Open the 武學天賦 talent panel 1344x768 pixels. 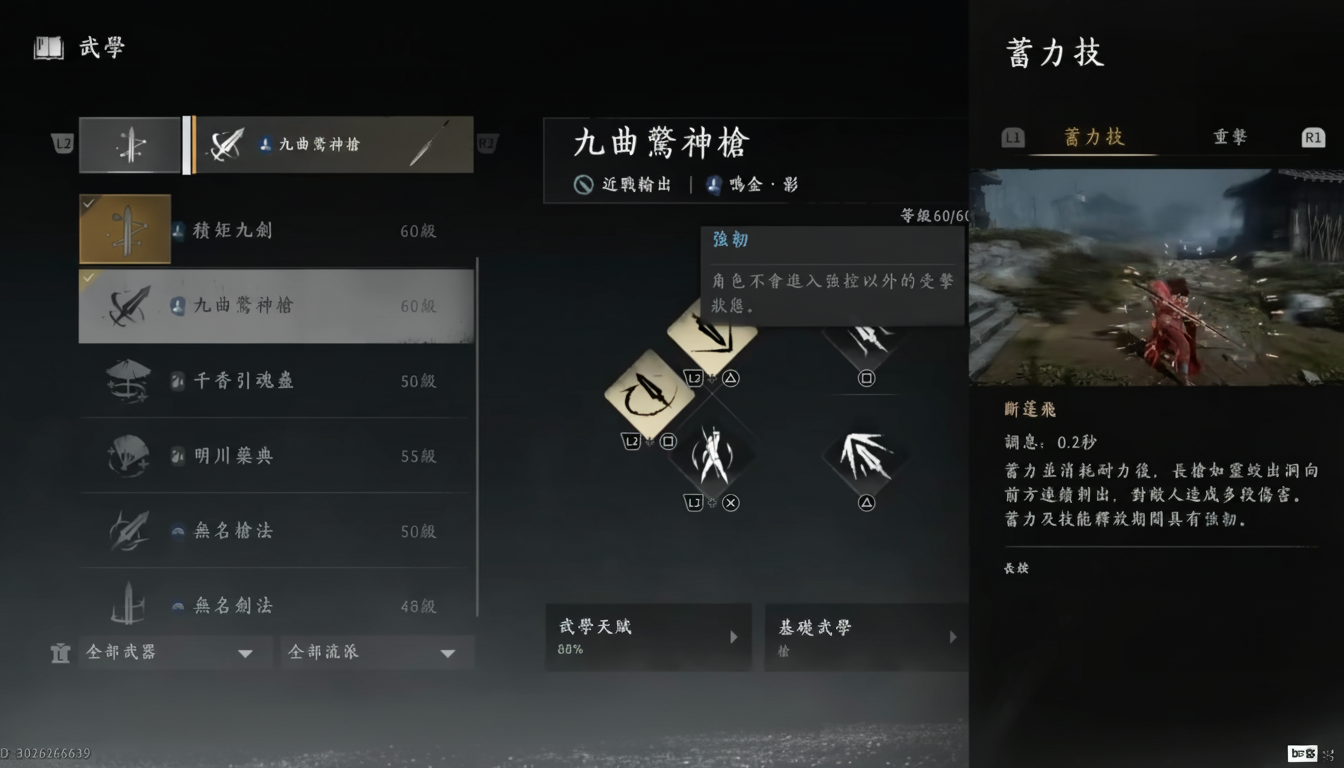click(x=648, y=637)
